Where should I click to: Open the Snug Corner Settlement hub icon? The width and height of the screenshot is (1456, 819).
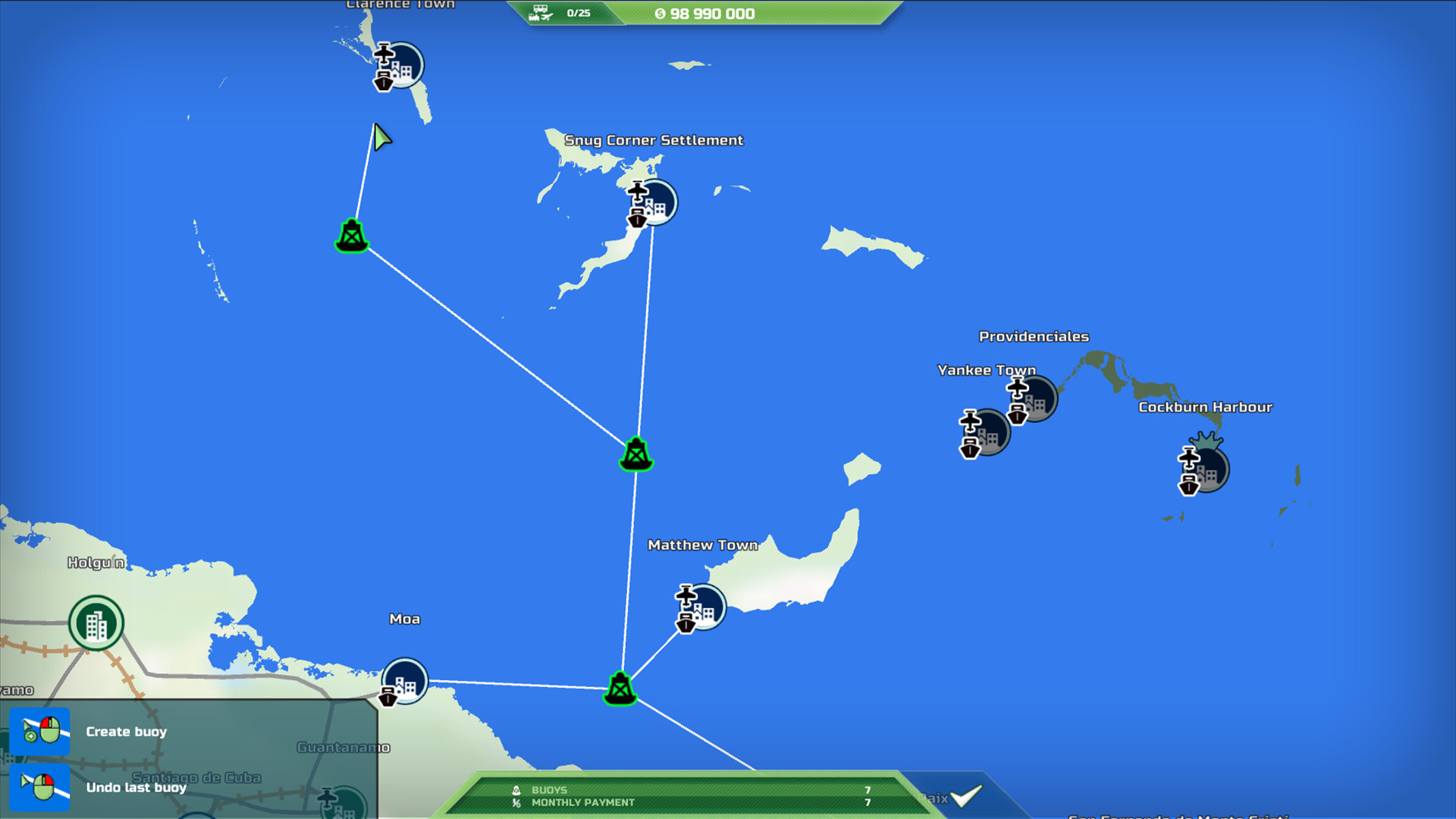(654, 202)
